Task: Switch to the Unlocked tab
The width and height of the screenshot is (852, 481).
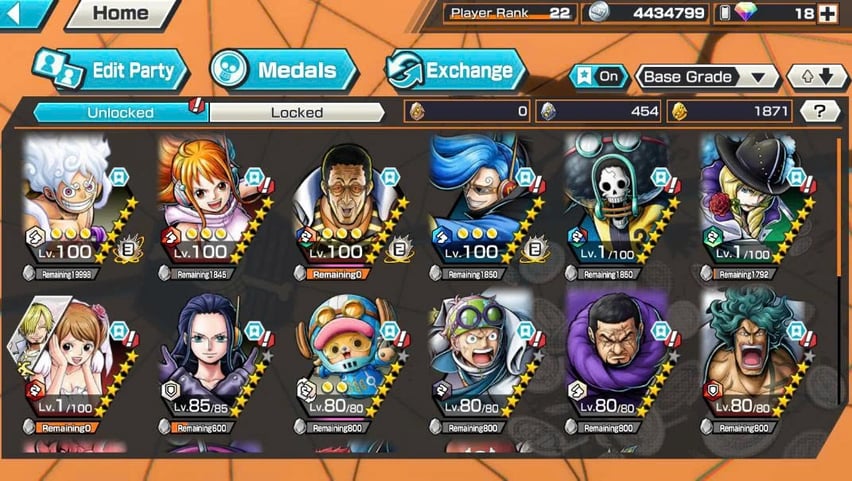Action: (x=121, y=112)
